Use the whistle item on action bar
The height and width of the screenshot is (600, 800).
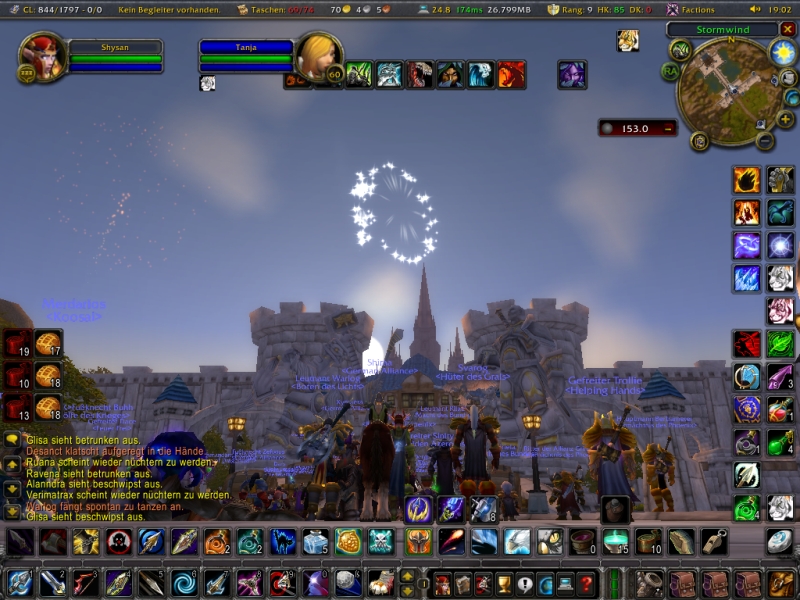[714, 542]
